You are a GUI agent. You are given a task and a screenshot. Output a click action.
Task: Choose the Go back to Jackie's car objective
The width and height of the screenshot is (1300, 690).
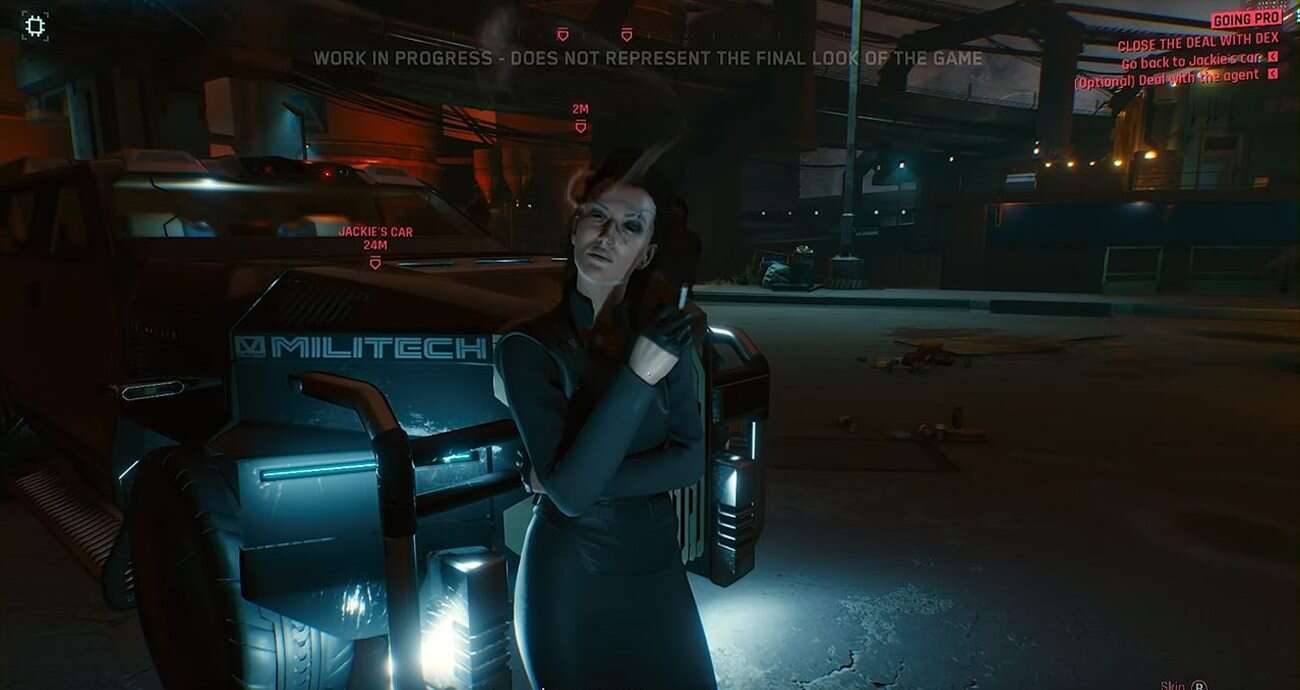pyautogui.click(x=1191, y=60)
